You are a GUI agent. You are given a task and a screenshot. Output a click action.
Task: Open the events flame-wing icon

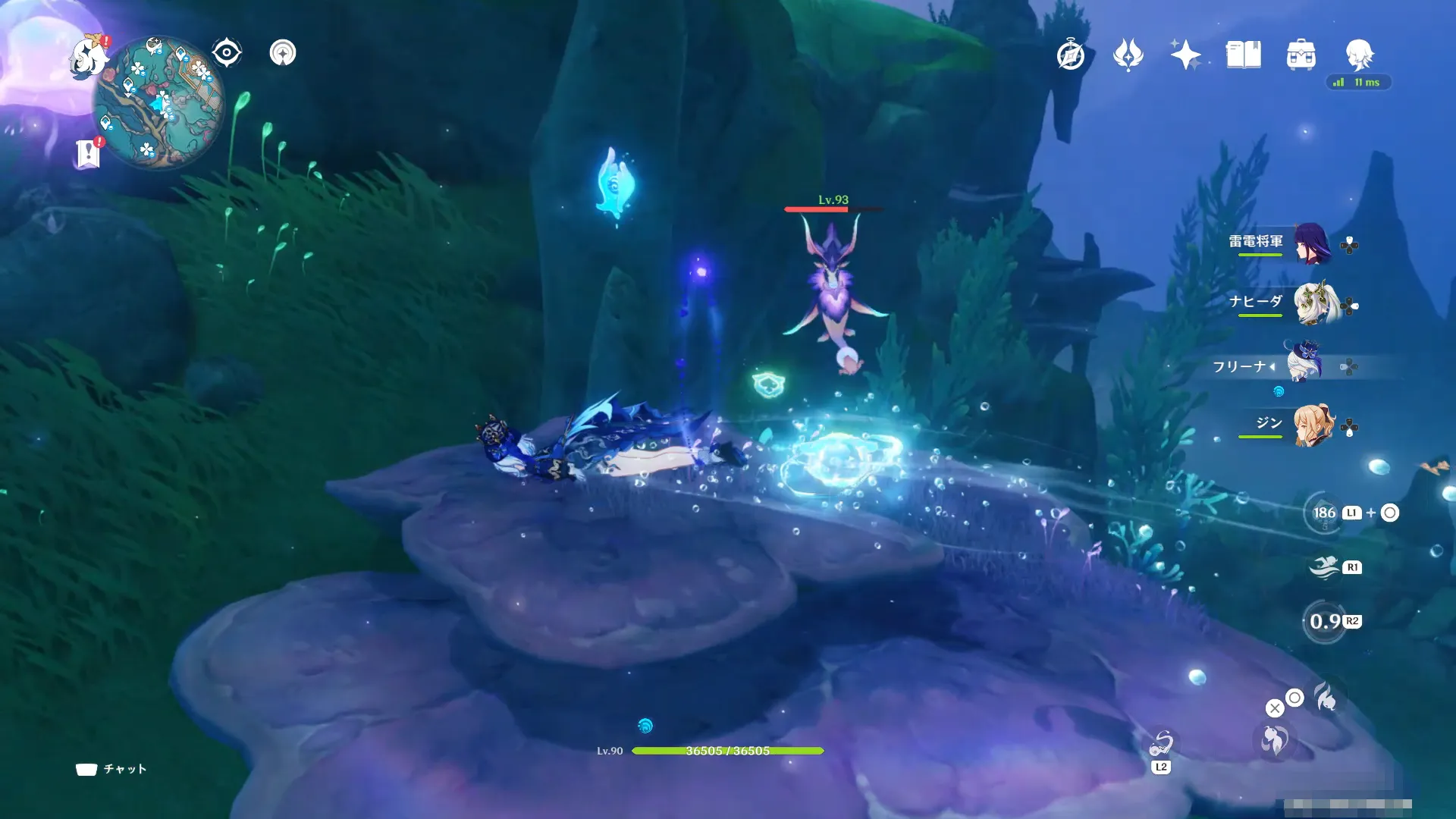(1128, 55)
